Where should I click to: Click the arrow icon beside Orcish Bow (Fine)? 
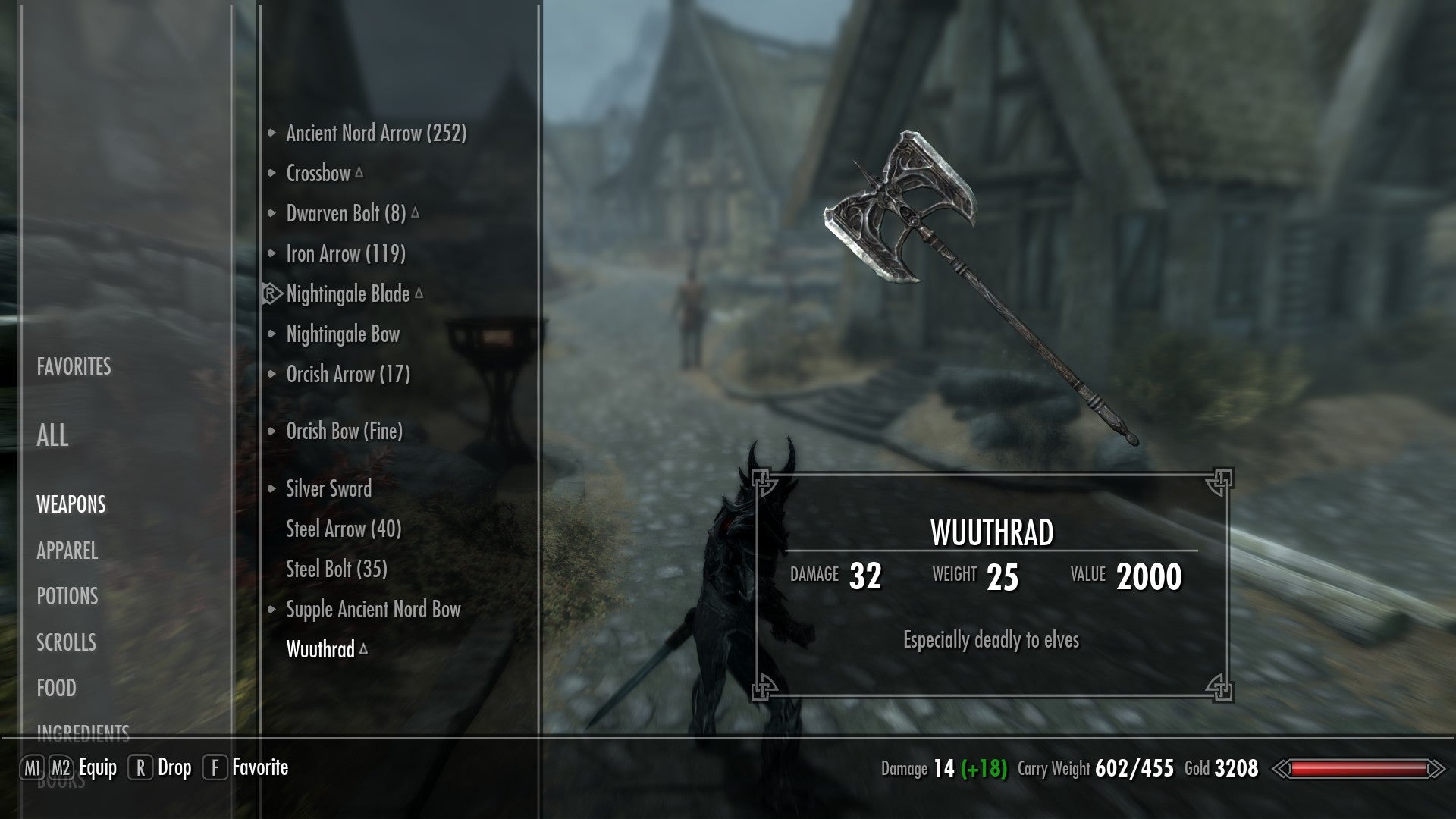272,432
